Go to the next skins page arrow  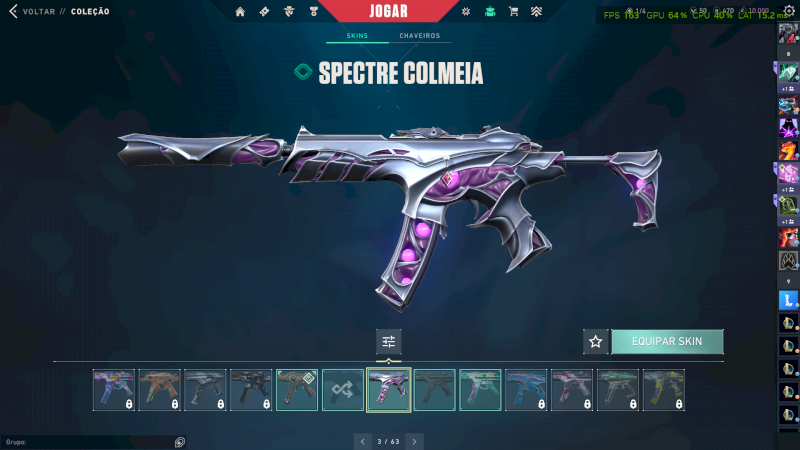pos(414,441)
